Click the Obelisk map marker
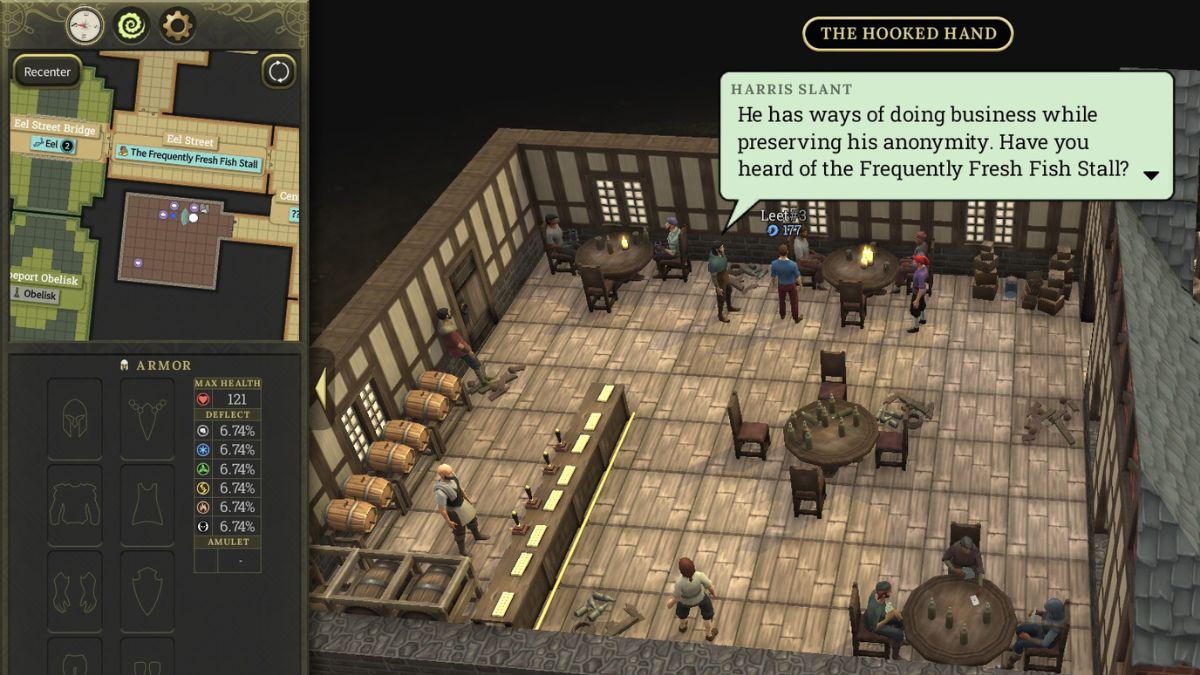1200x675 pixels. pos(34,294)
